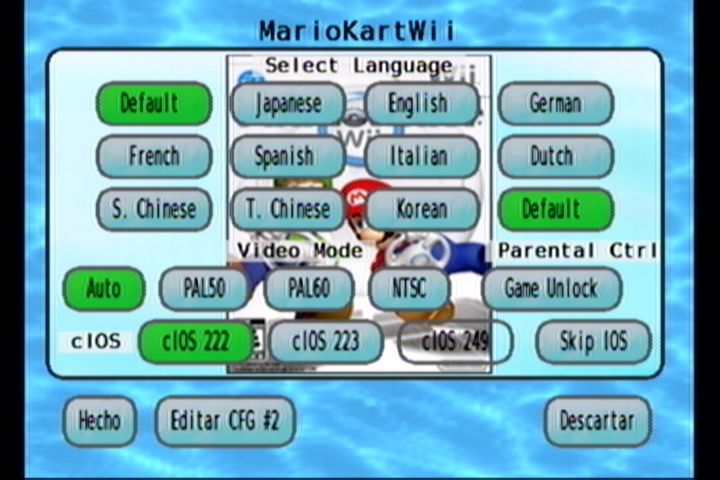The image size is (720, 480).
Task: Pick French from the language list
Action: point(154,156)
